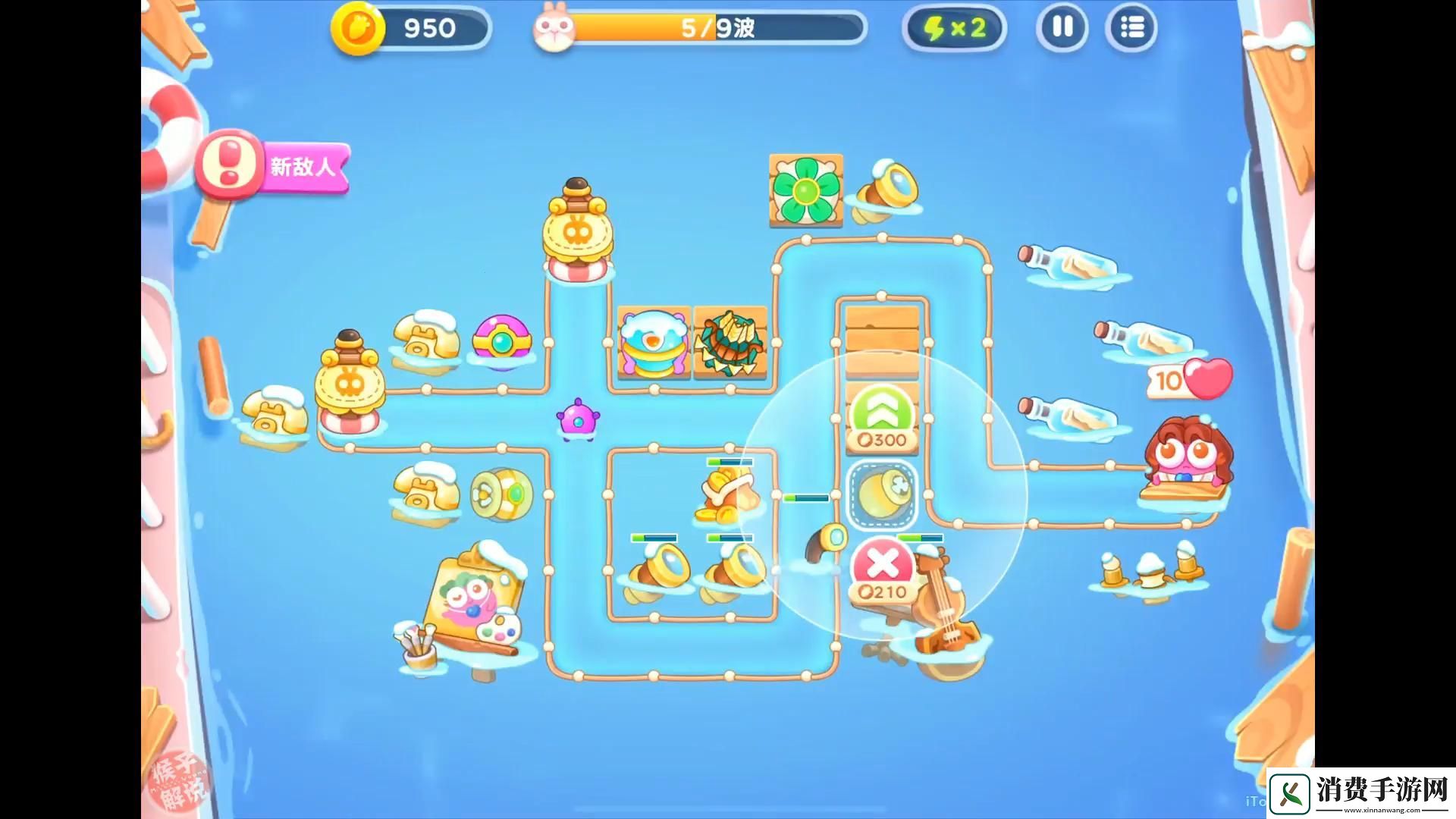Toggle the x2 game speed button
This screenshot has width=1456, height=819.
tap(954, 29)
